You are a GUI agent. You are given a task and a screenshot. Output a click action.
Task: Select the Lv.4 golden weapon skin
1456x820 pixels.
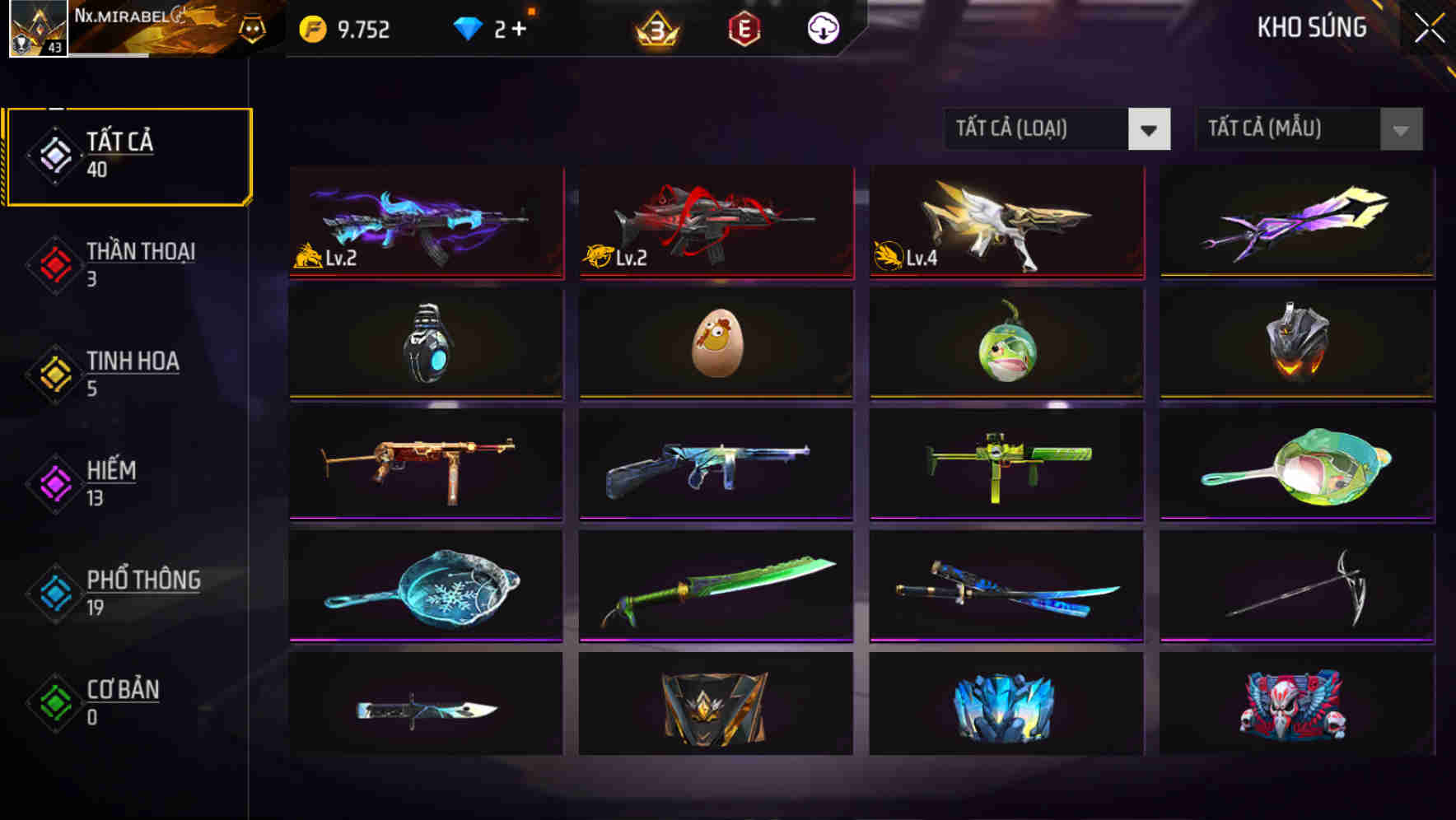(x=1006, y=222)
